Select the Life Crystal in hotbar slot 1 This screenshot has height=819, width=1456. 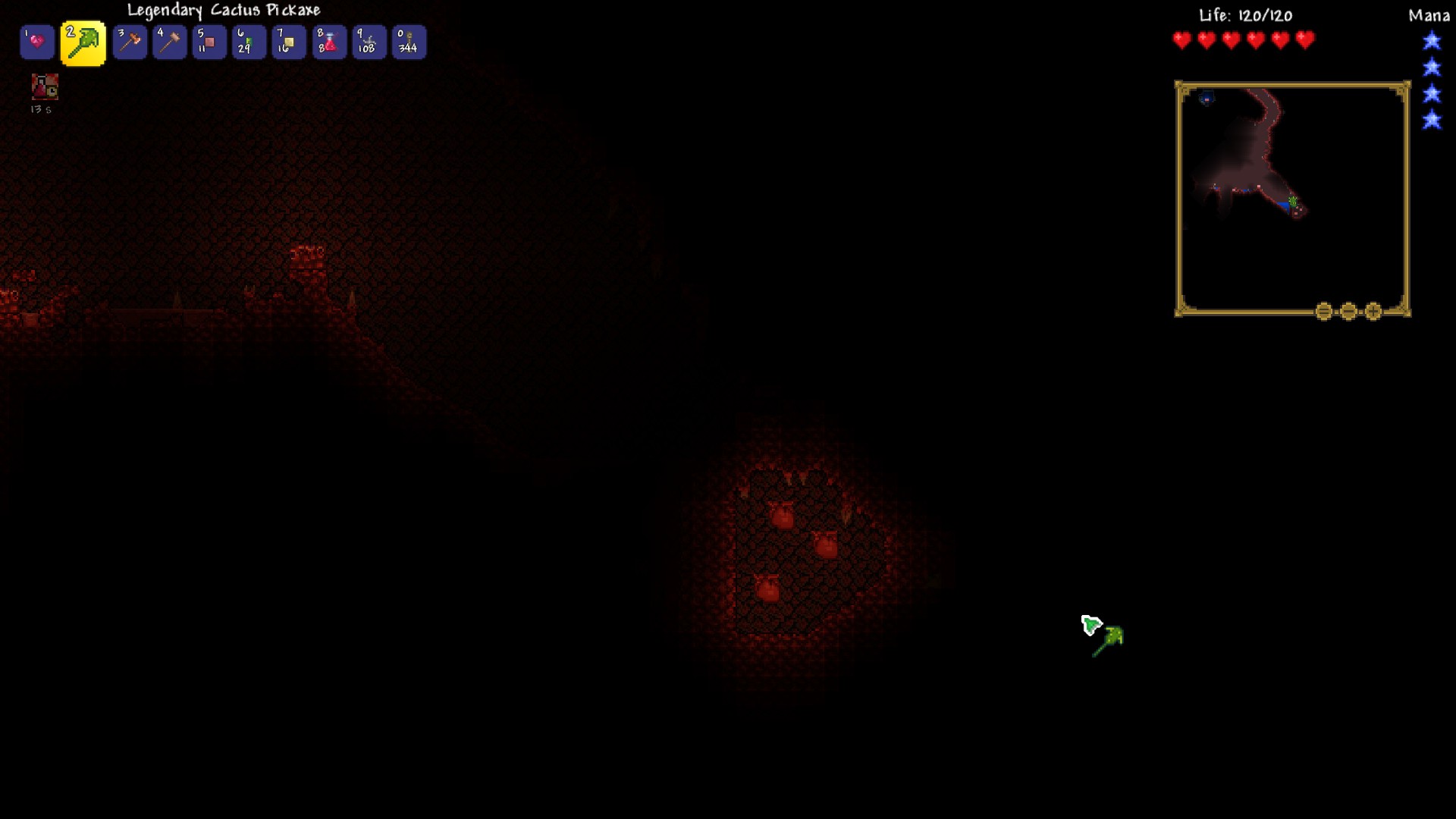36,42
